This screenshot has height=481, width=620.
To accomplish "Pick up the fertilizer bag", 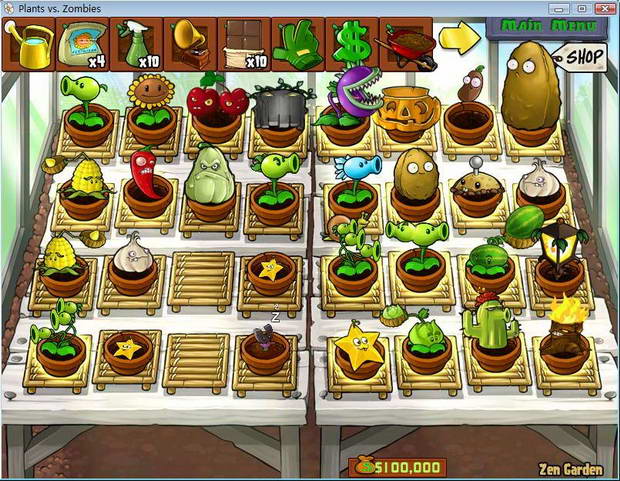I will point(82,45).
